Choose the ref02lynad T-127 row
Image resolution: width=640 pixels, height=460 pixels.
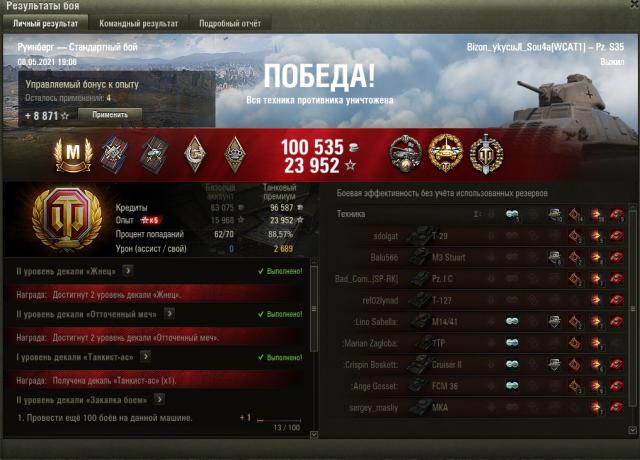[x=480, y=300]
